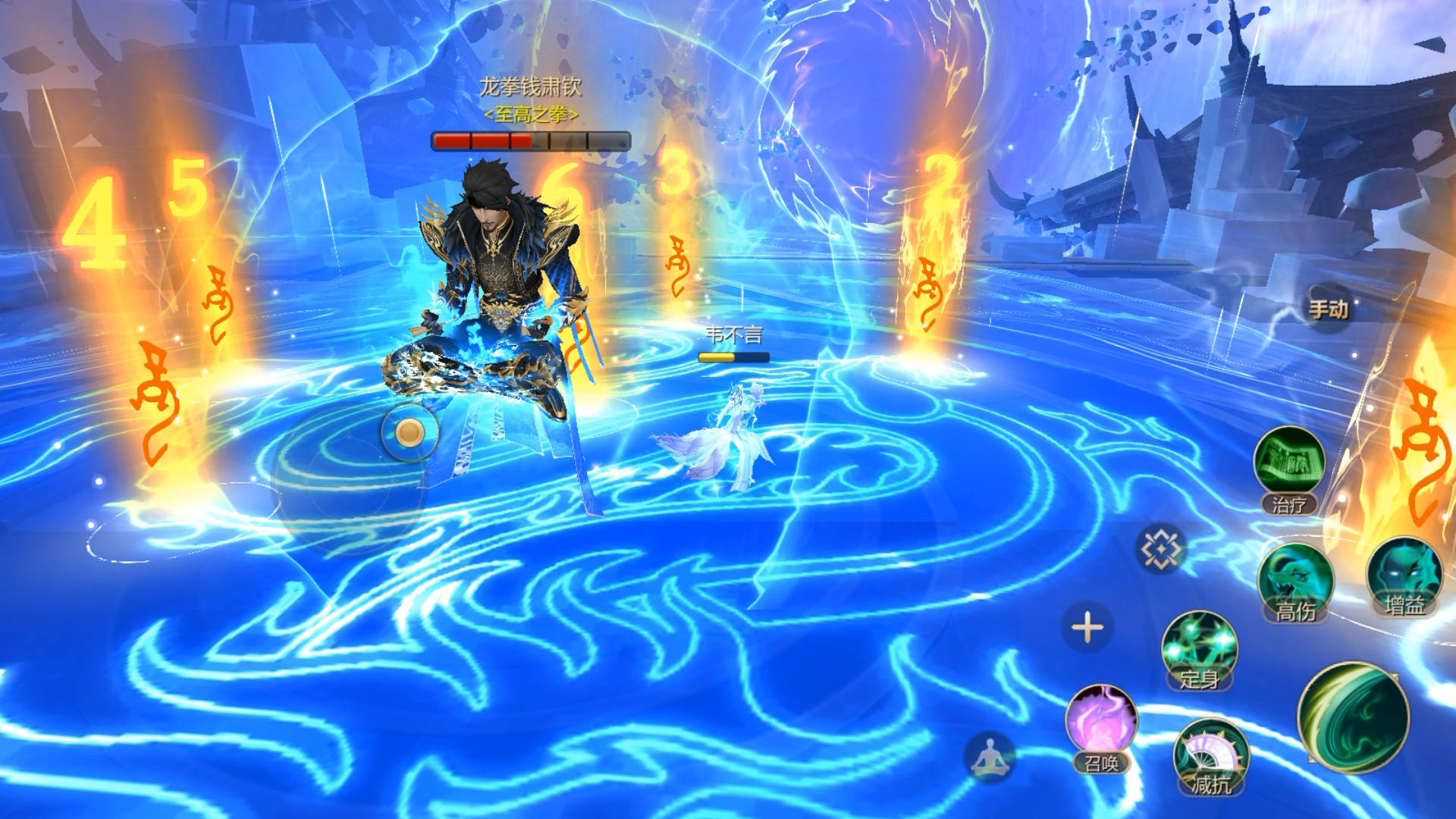The height and width of the screenshot is (819, 1456).
Task: Use the 召唤 summon skill
Action: pos(1101,724)
